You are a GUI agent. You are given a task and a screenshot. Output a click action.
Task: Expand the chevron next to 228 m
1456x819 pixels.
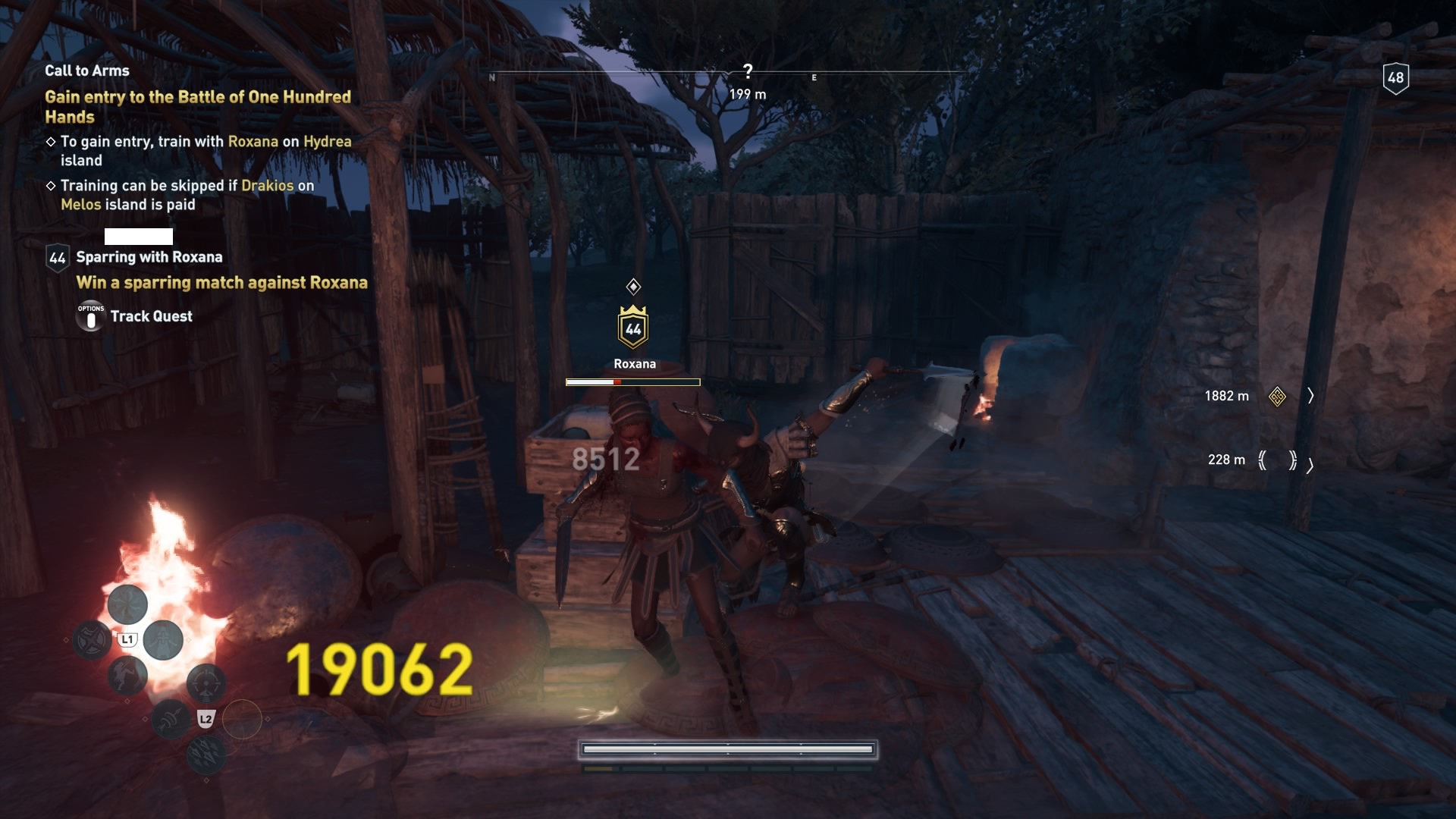(x=1311, y=466)
